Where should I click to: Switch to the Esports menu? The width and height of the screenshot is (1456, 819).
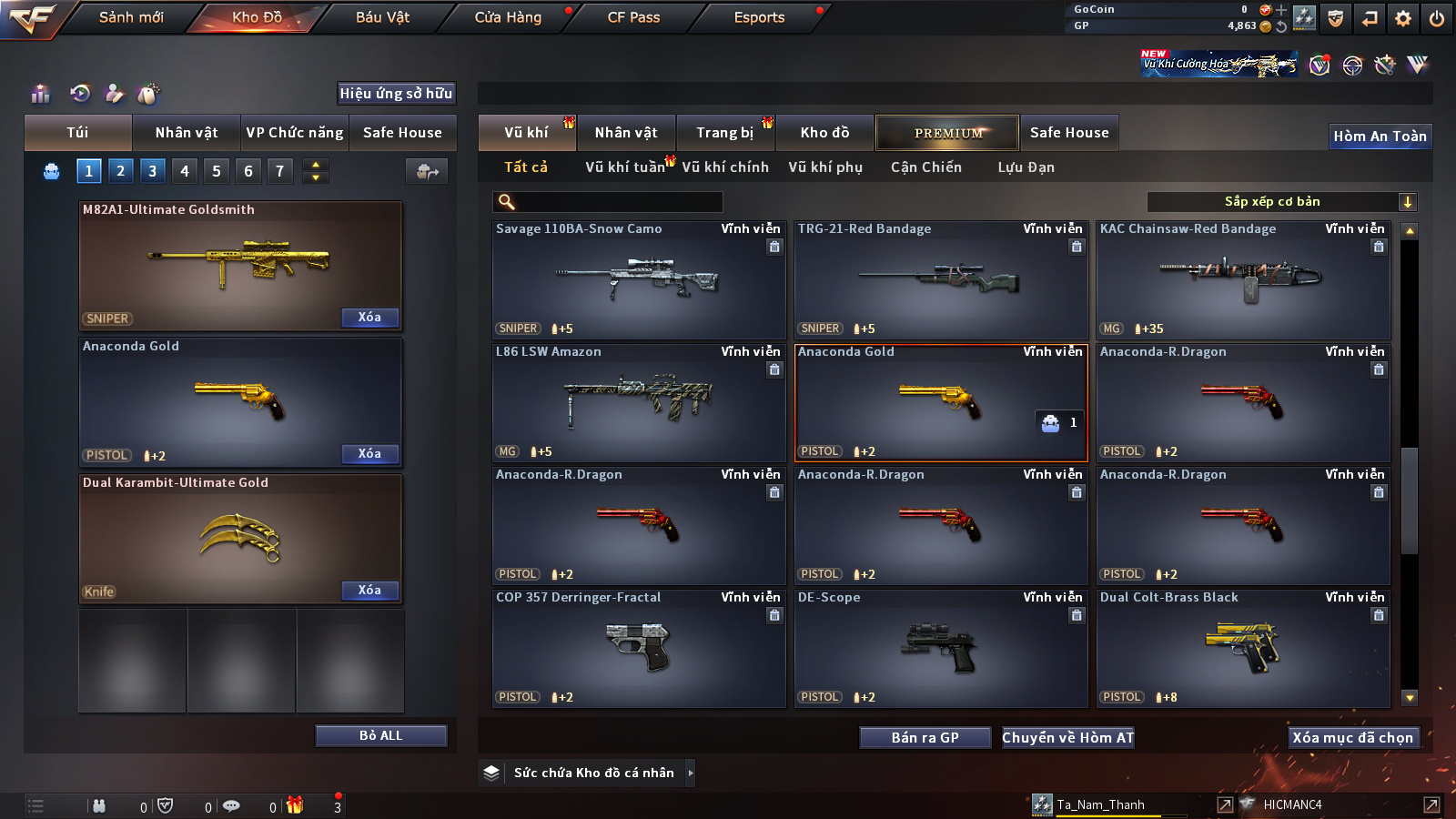(759, 17)
